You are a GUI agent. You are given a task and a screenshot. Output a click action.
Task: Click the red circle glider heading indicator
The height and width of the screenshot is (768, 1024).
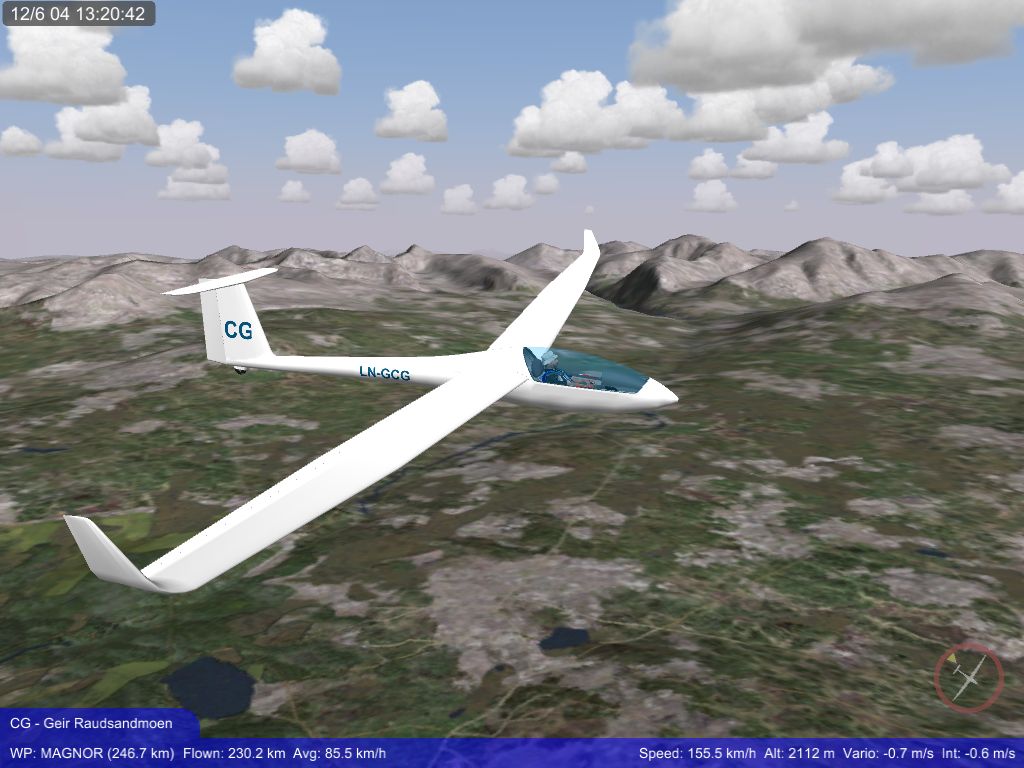pyautogui.click(x=968, y=677)
